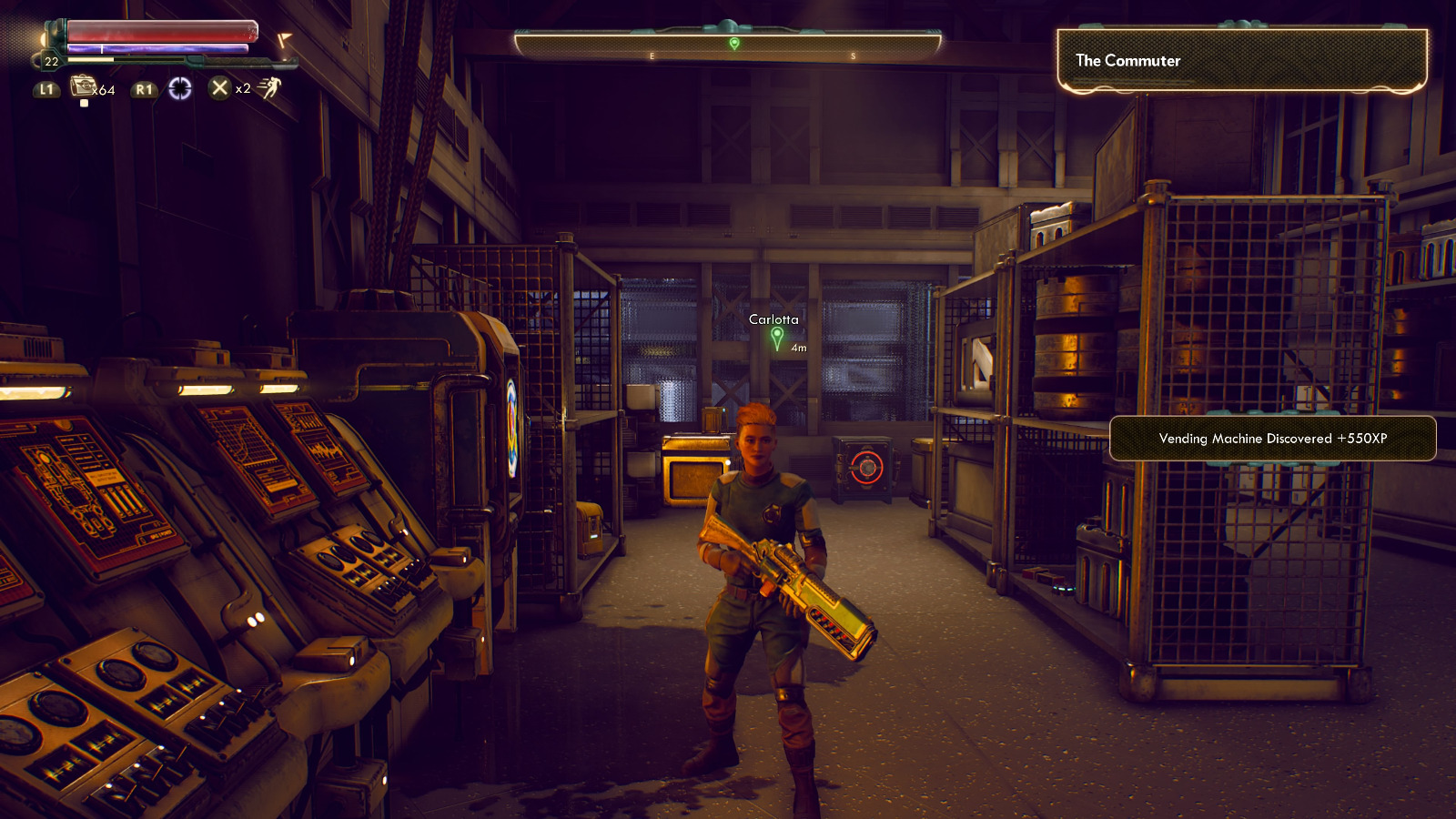Click the X button prompt icon
Viewport: 1456px width, 819px height.
click(x=219, y=89)
